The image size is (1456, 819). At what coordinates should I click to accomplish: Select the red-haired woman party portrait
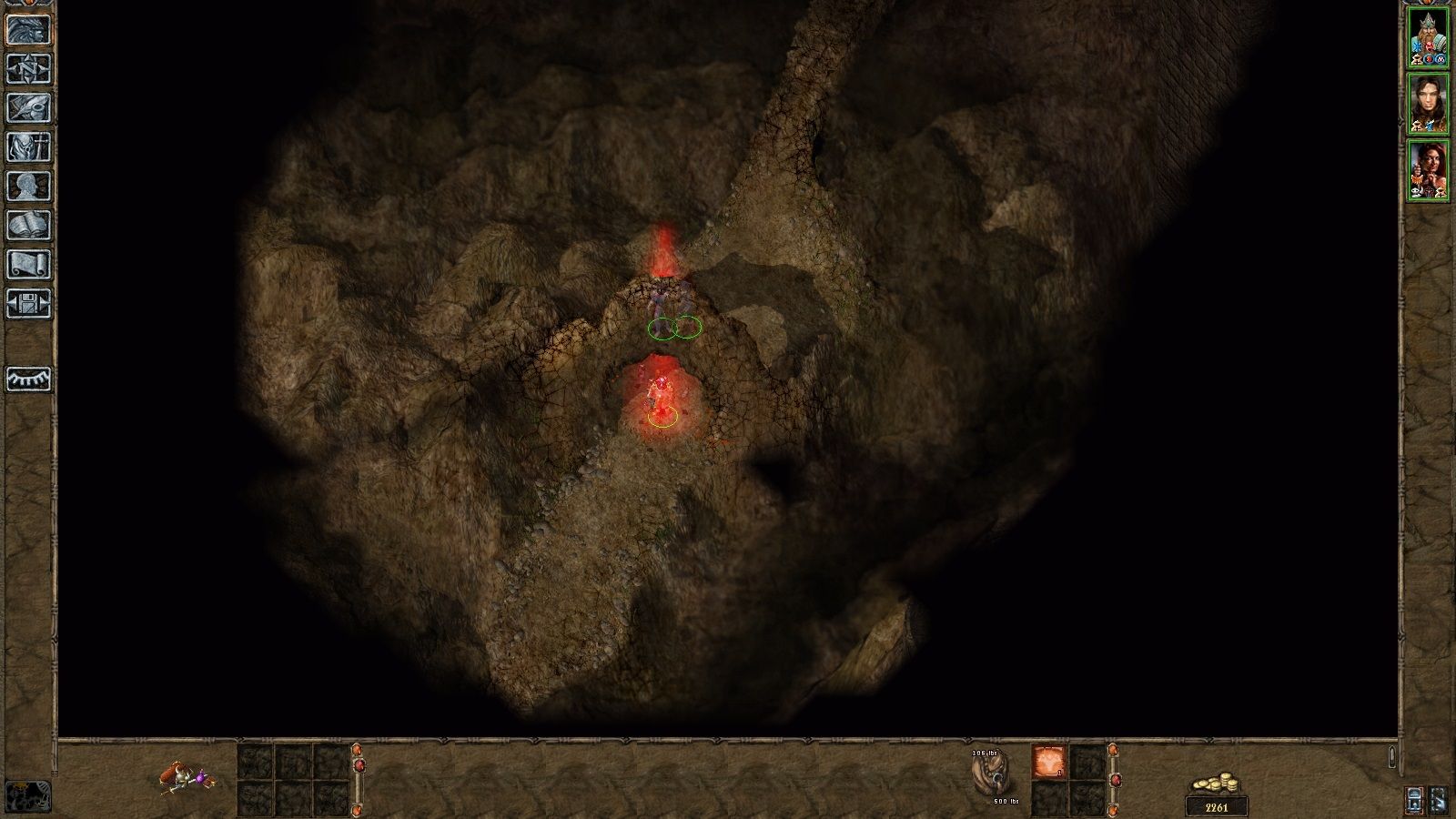click(x=1428, y=170)
